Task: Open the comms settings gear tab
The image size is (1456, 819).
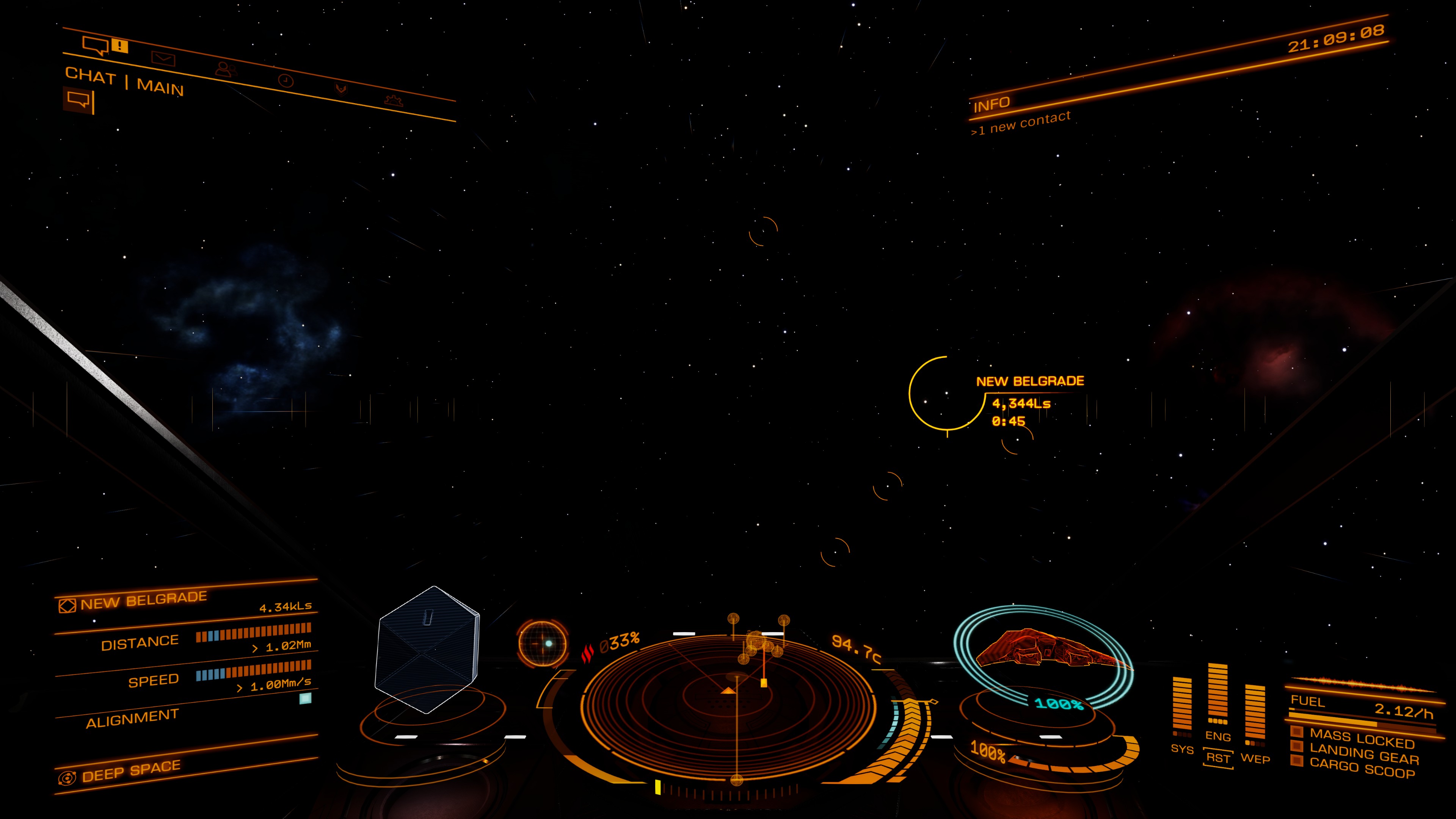Action: [394, 100]
